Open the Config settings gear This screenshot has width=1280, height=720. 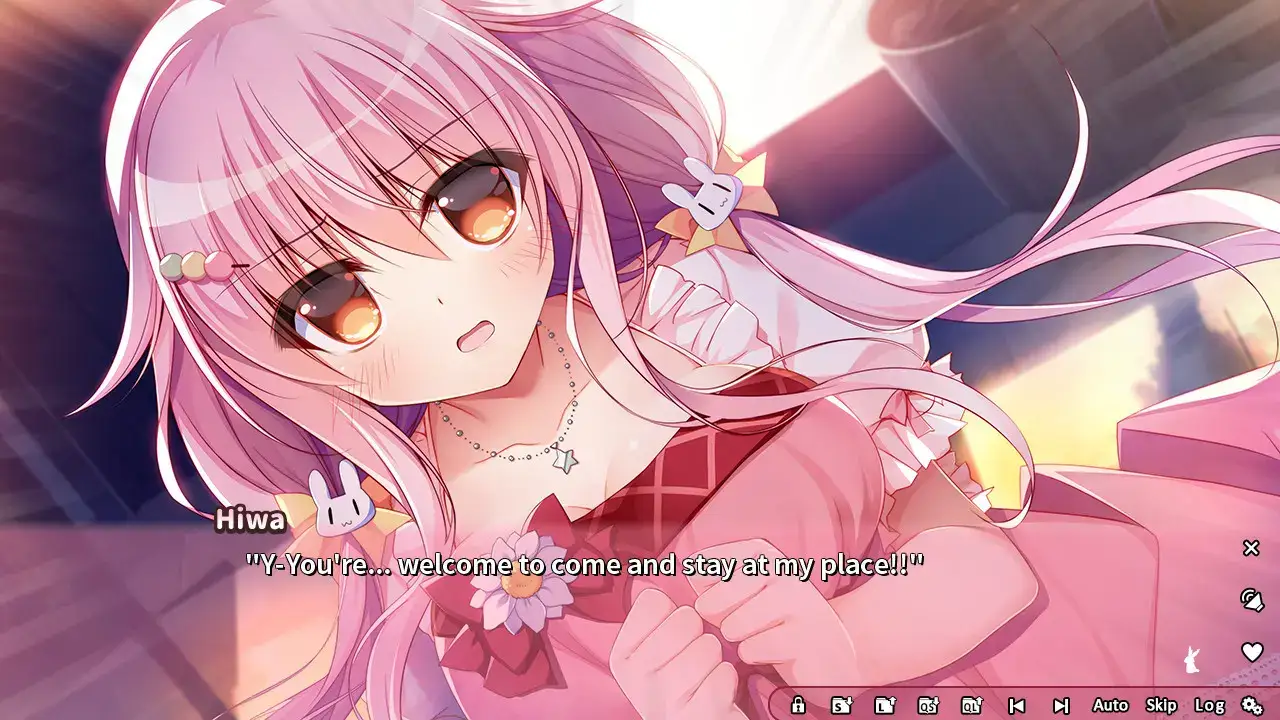(x=1250, y=704)
